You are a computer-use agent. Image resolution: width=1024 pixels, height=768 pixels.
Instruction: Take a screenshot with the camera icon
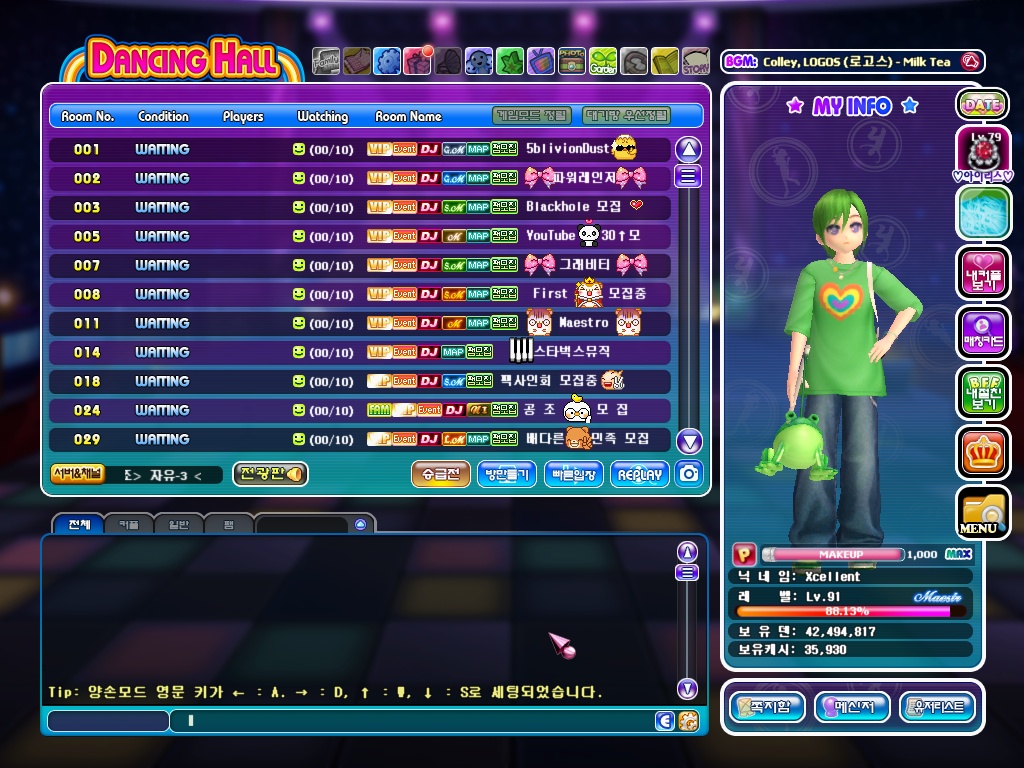pyautogui.click(x=688, y=474)
